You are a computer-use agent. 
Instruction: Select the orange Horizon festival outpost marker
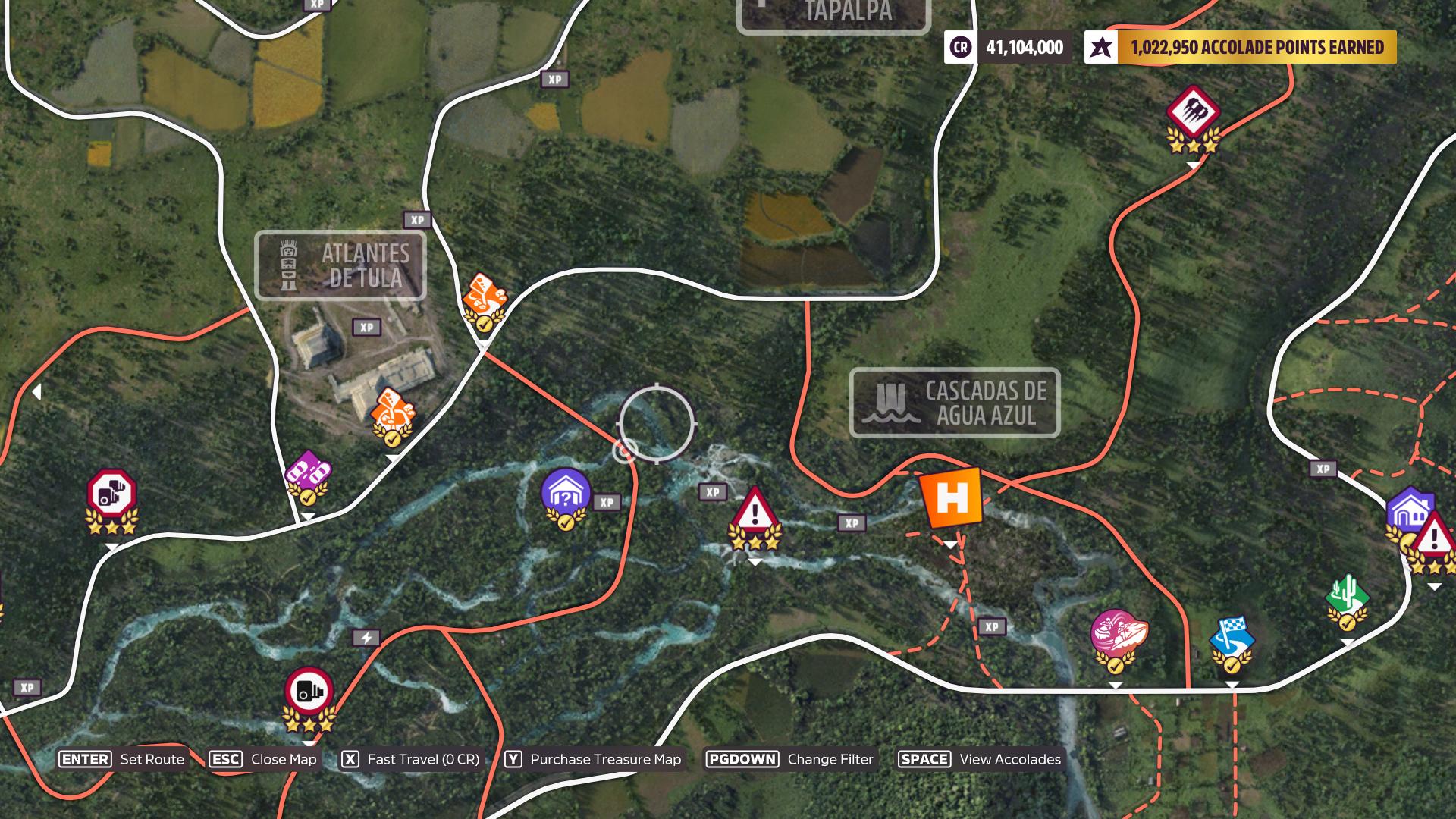click(x=951, y=498)
